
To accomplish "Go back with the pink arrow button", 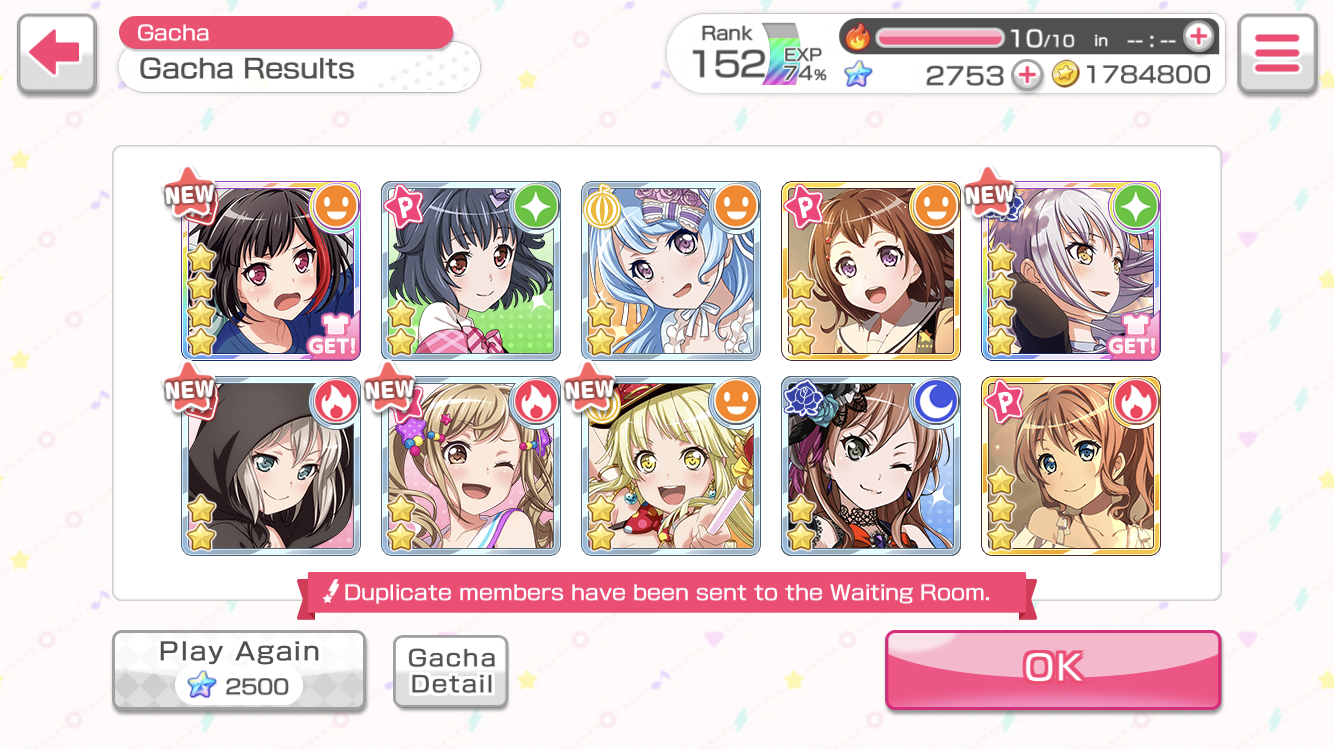I will pos(56,54).
